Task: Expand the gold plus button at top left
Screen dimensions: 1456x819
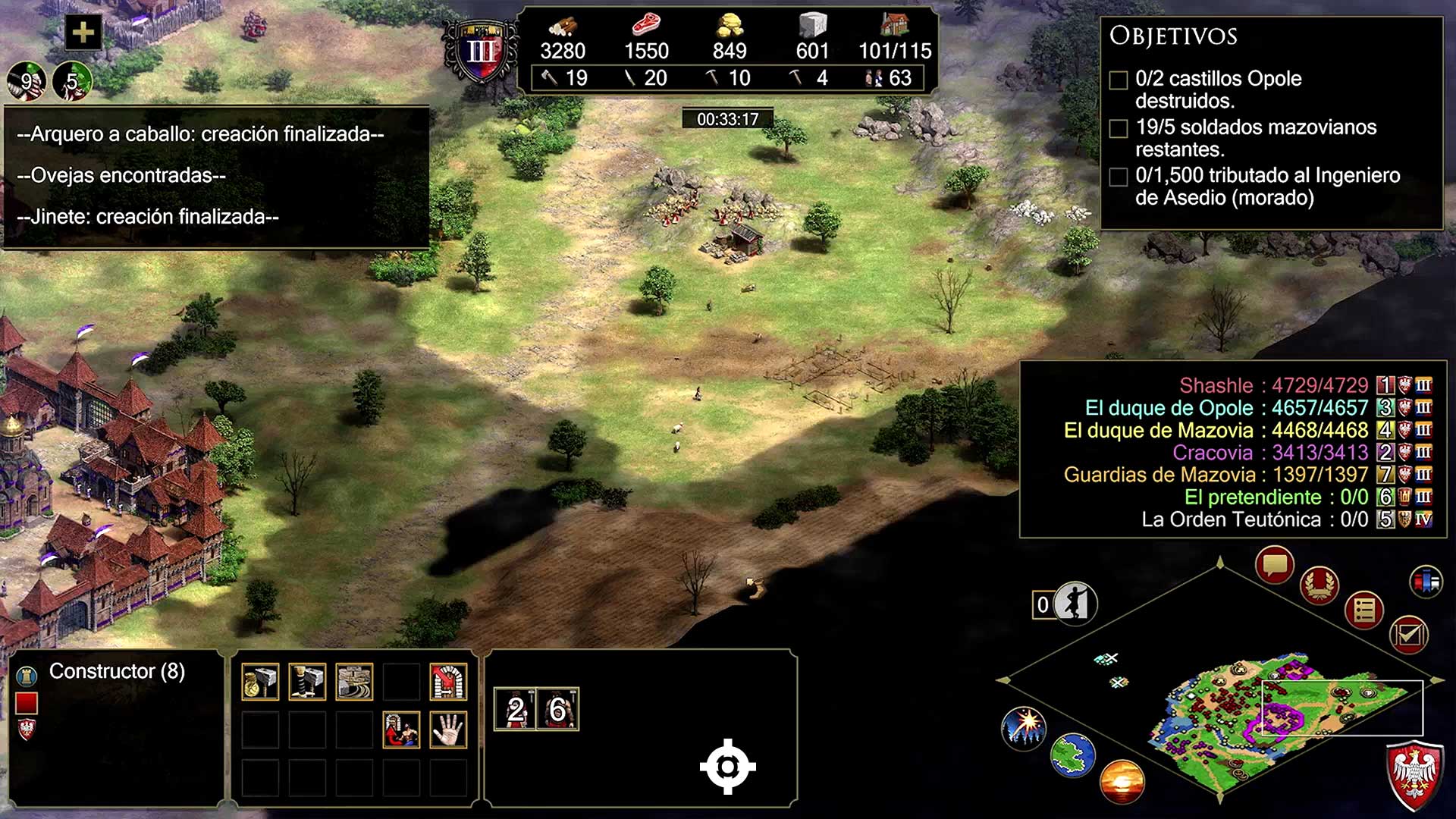Action: point(83,33)
